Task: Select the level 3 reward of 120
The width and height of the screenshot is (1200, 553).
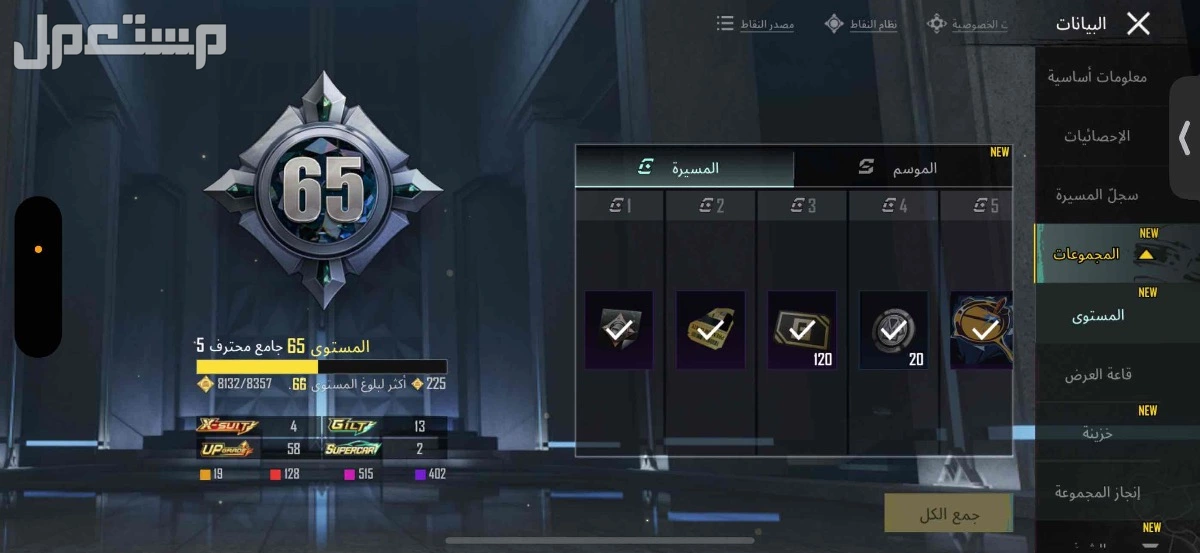Action: click(x=802, y=329)
